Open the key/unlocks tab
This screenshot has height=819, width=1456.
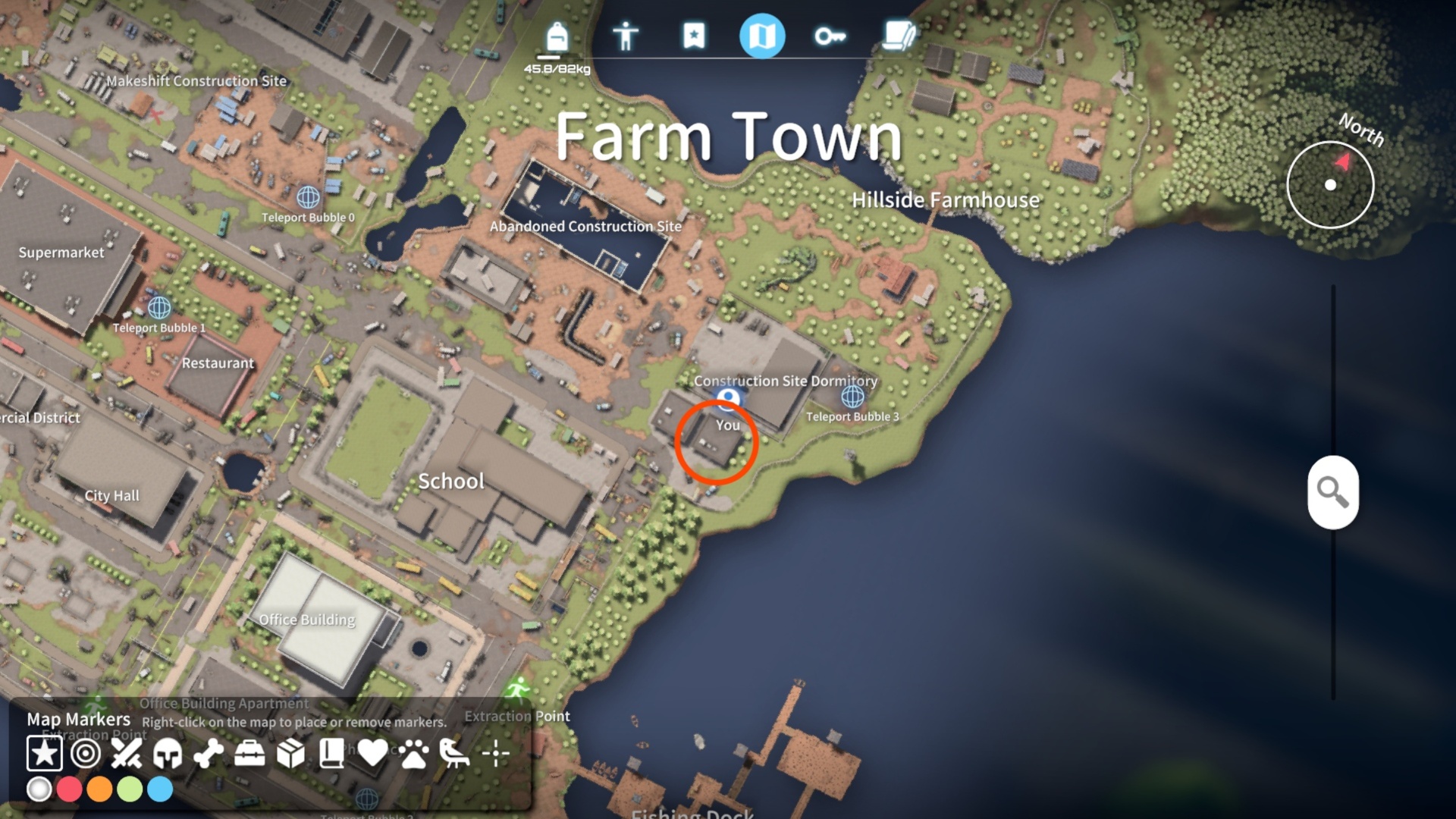830,34
